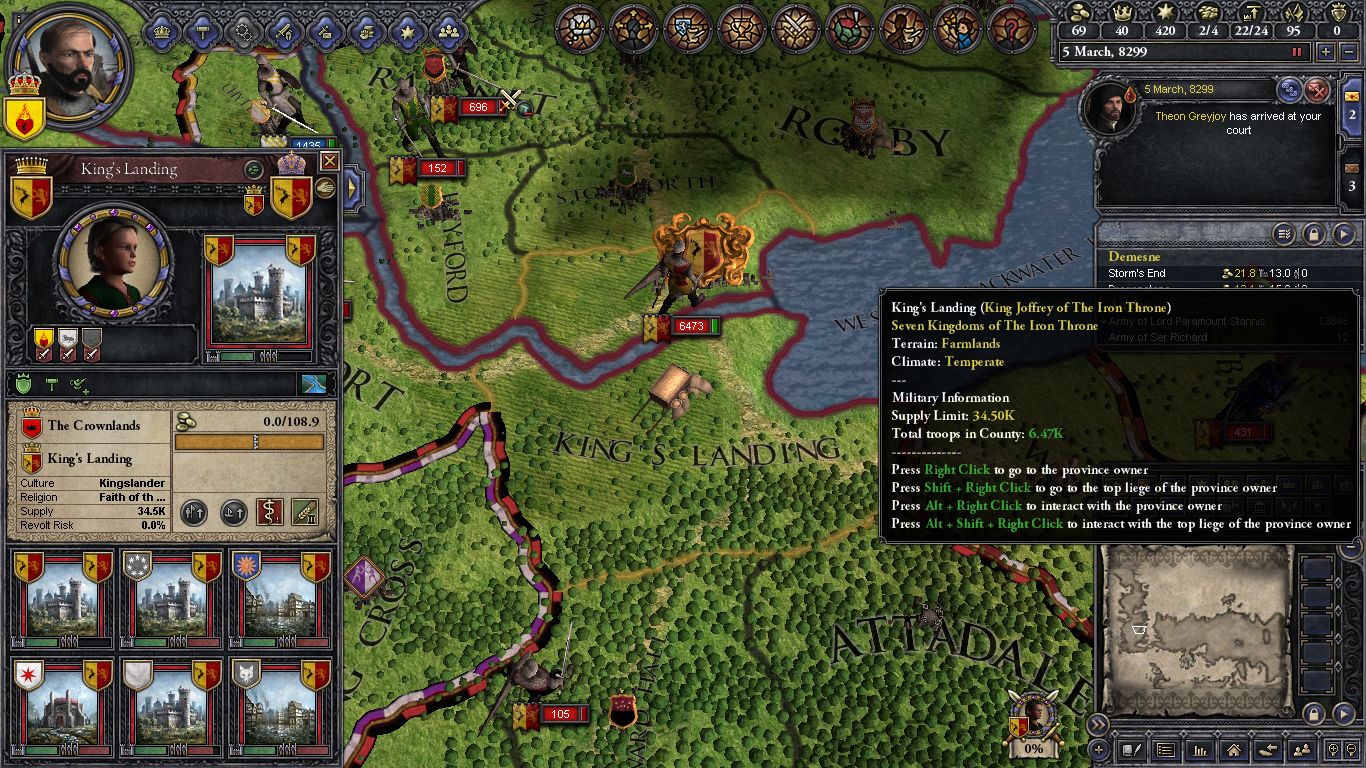Decrease game speed with minus button
Image resolution: width=1366 pixels, height=768 pixels.
[x=1346, y=52]
